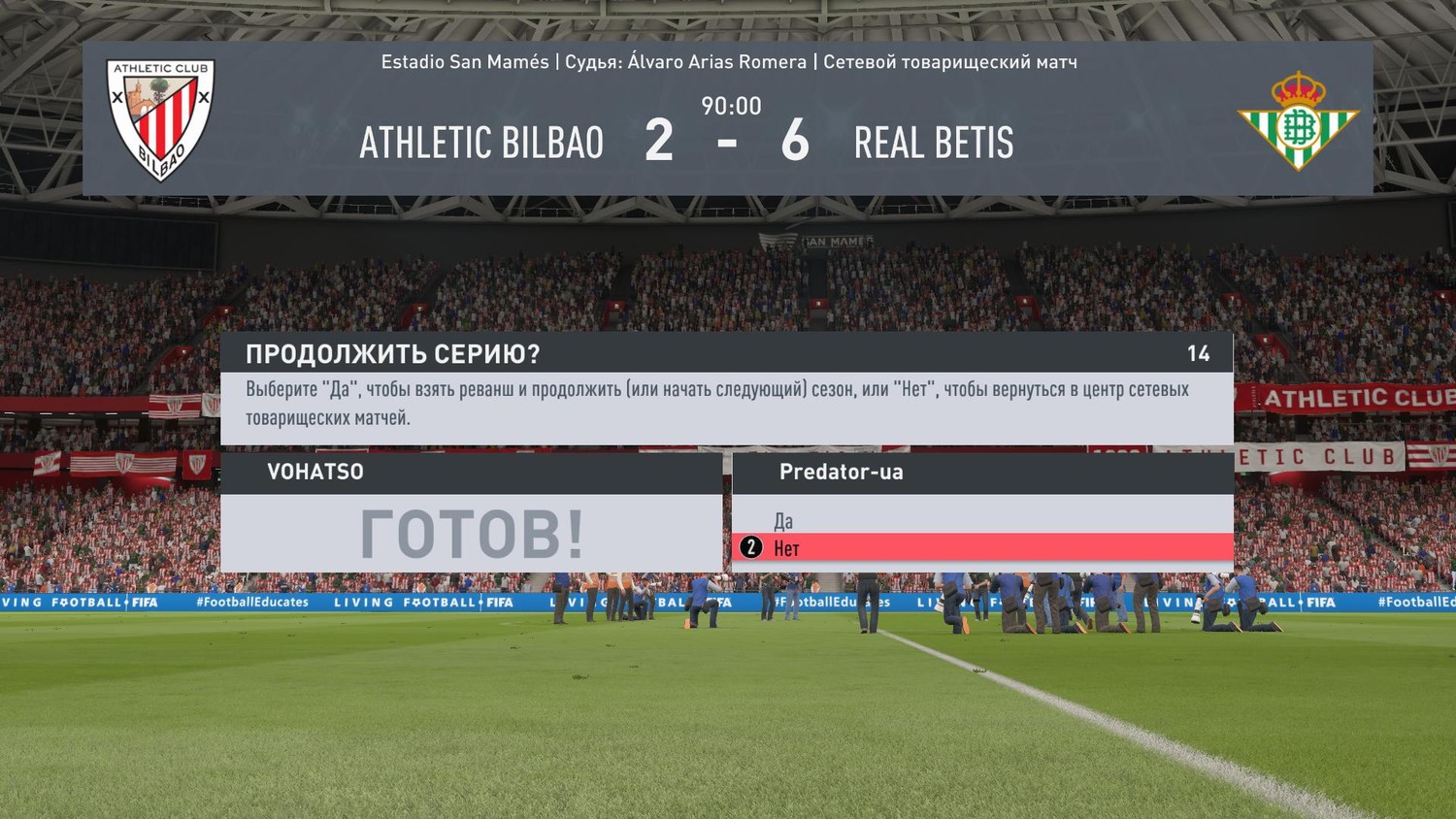Image resolution: width=1456 pixels, height=819 pixels.
Task: Select the highlighted "Нет" option
Action: pos(786,548)
